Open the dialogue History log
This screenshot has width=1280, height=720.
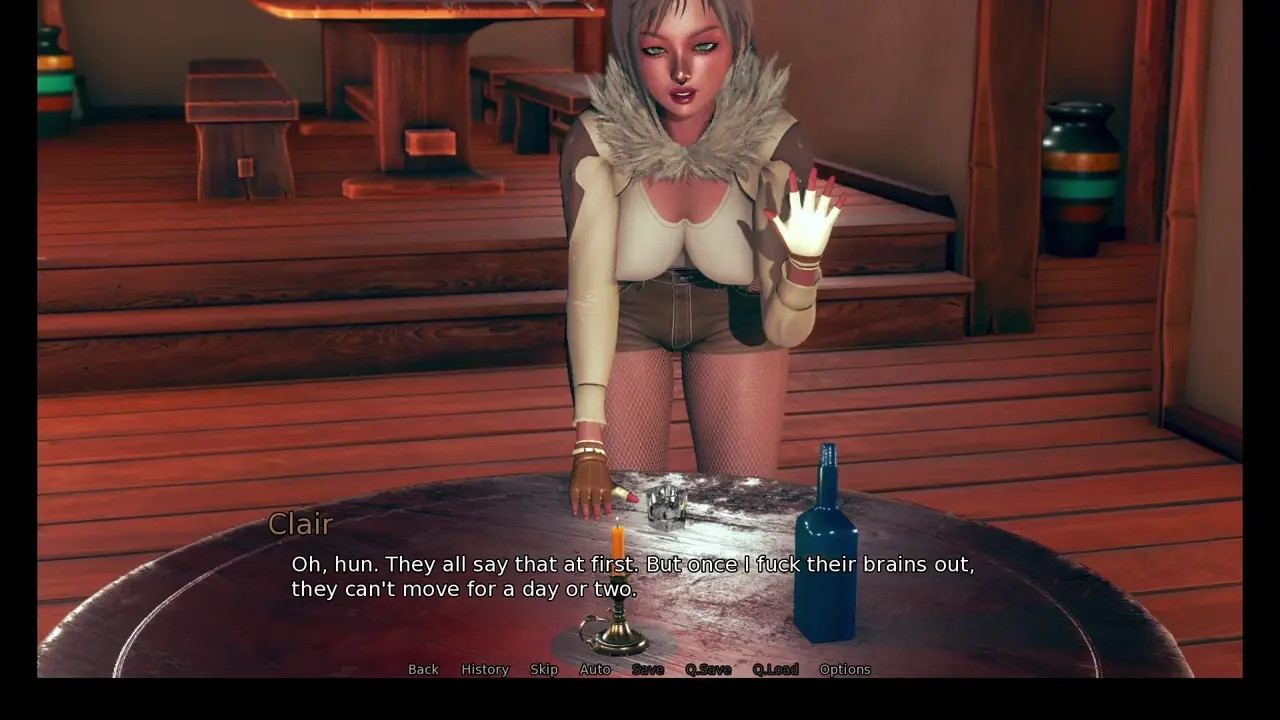[x=485, y=669]
